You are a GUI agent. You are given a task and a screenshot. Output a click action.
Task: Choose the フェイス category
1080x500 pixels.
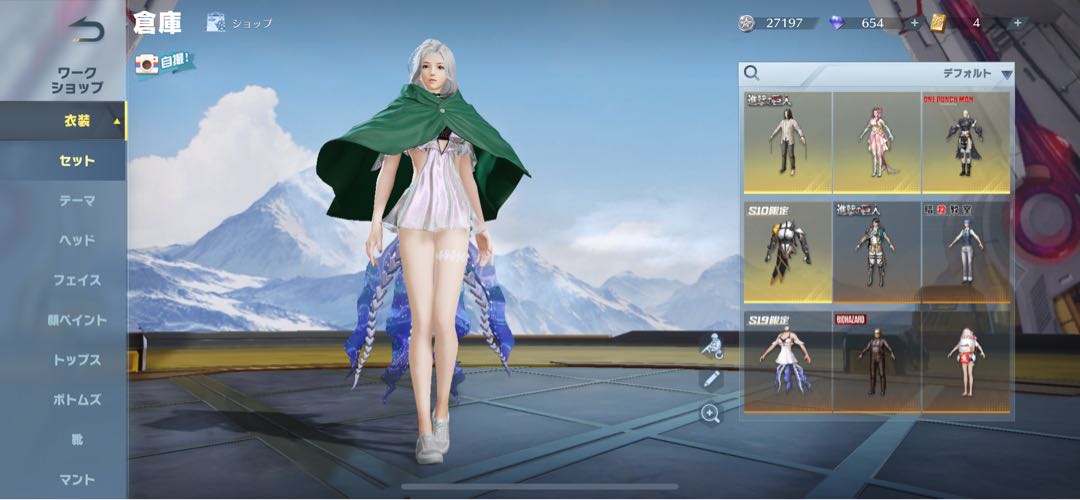click(76, 280)
